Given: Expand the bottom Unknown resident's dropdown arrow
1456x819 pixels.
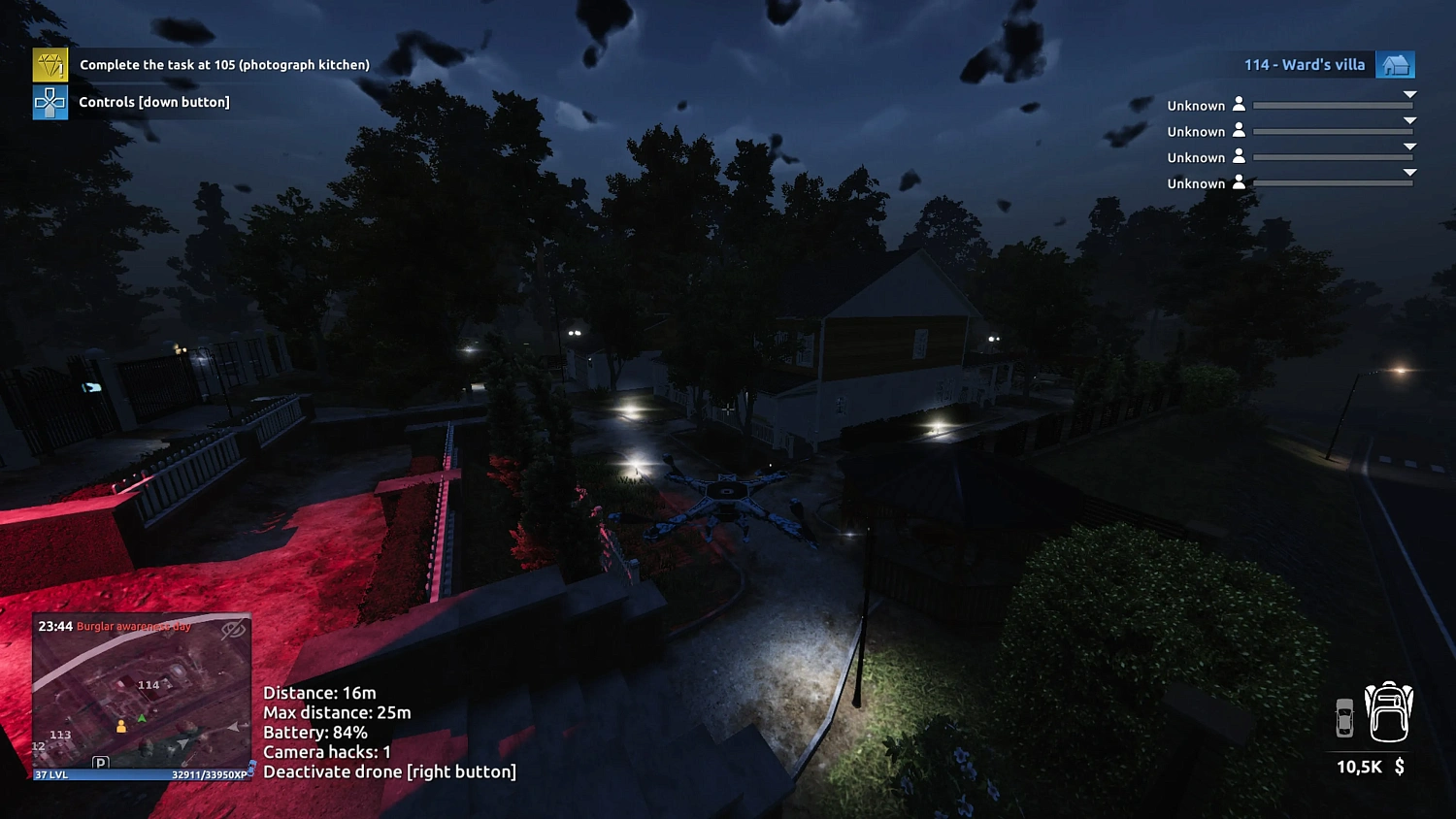Looking at the screenshot, I should [x=1409, y=173].
